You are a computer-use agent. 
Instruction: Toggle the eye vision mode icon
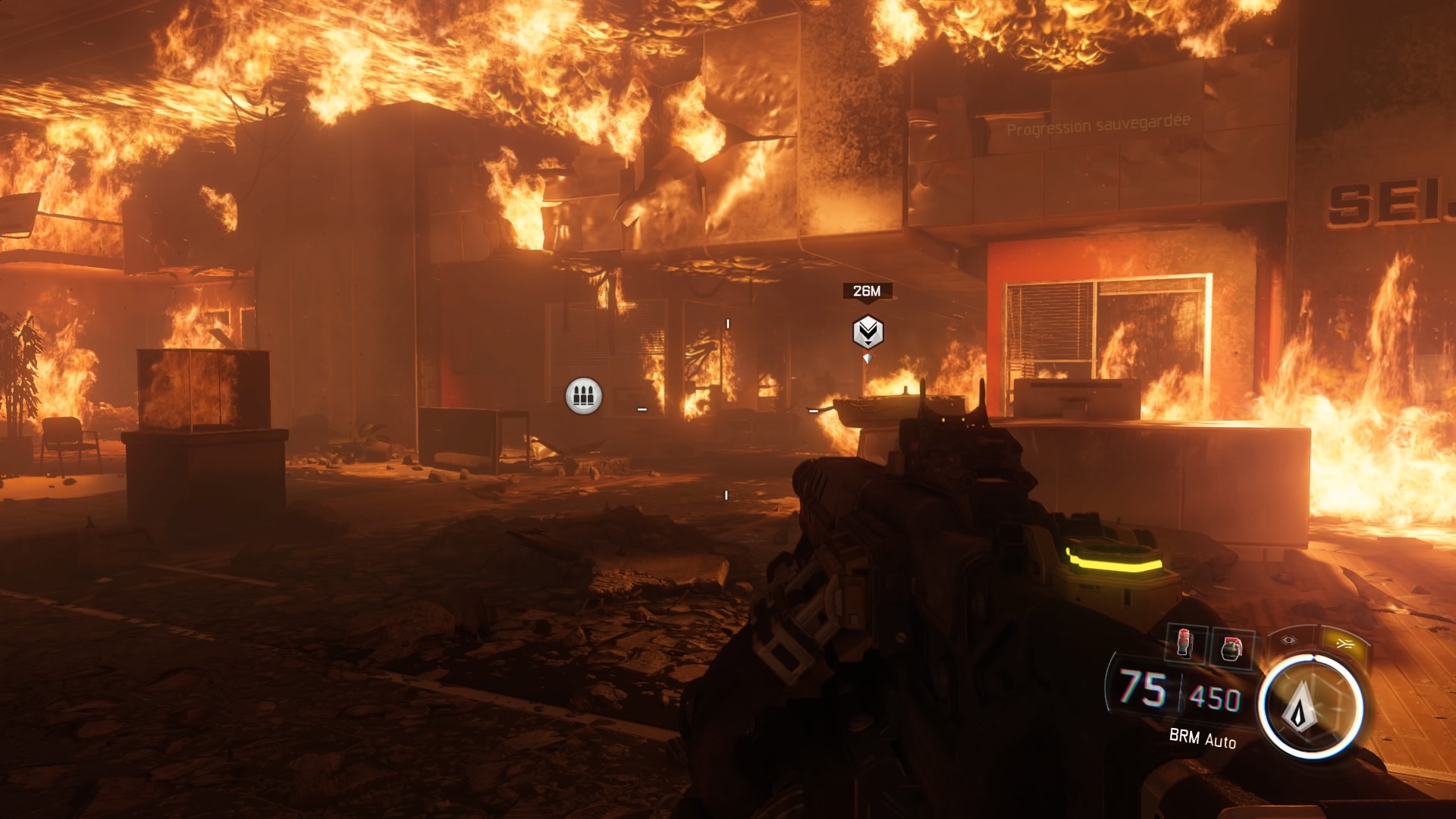click(1289, 640)
